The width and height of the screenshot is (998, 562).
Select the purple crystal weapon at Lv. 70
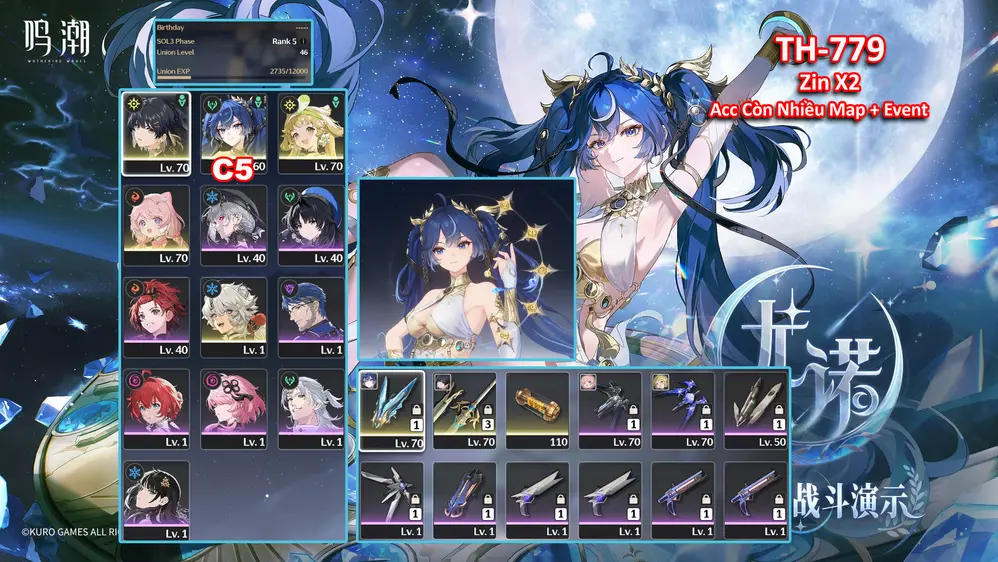coord(684,410)
